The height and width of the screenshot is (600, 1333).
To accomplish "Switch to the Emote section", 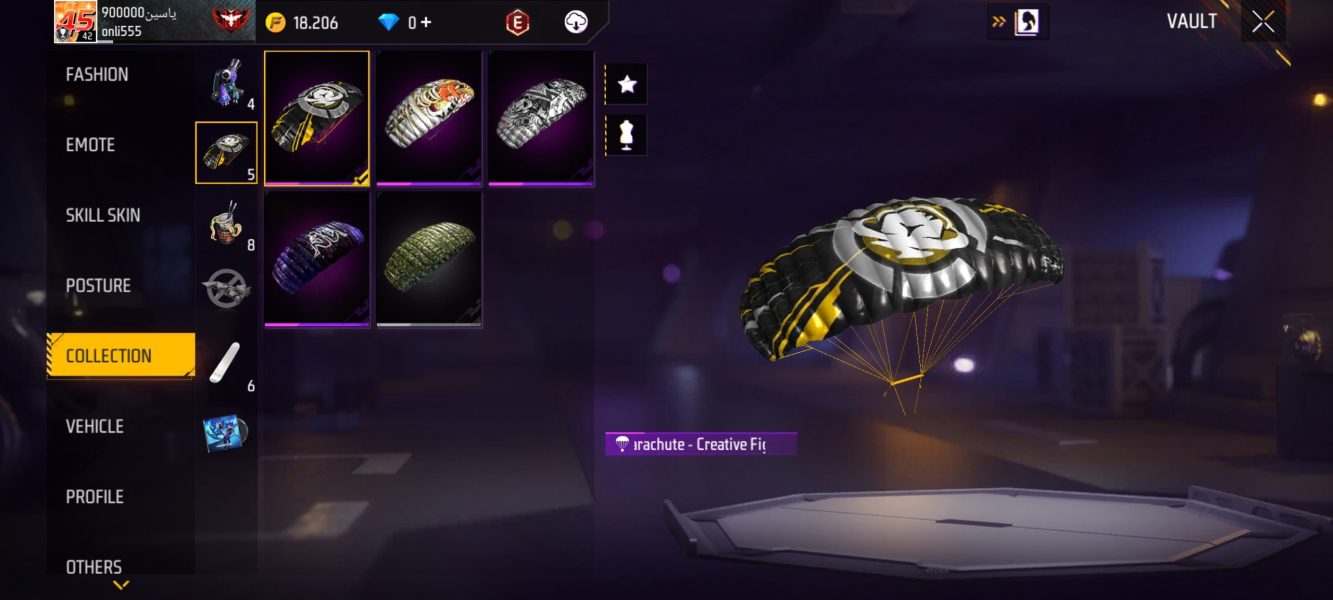I will [x=91, y=145].
